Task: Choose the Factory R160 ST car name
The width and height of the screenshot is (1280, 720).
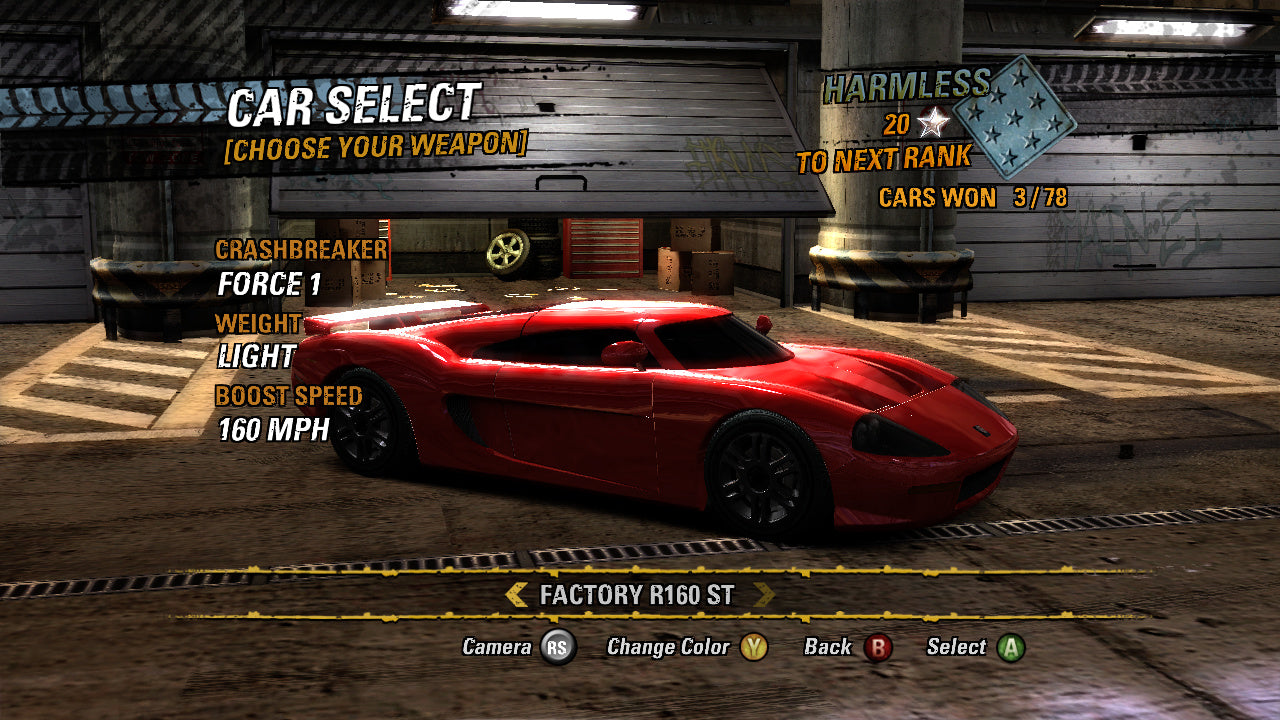Action: click(637, 595)
